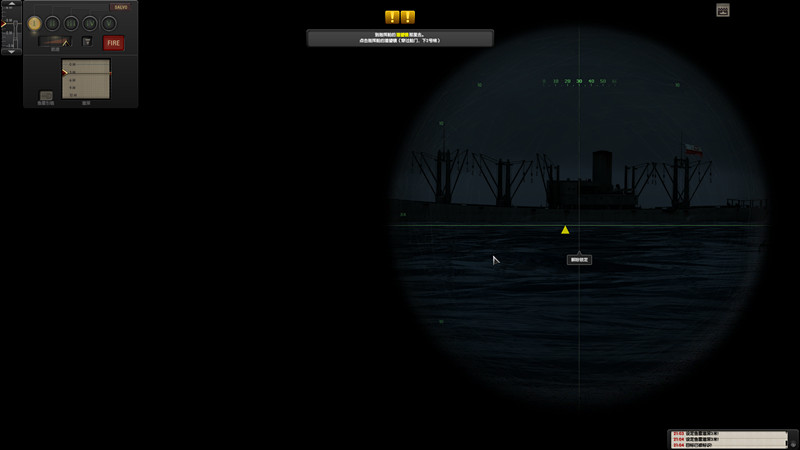Open the left yellow exclamation notification
Screen dimensions: 800x450
(392, 17)
